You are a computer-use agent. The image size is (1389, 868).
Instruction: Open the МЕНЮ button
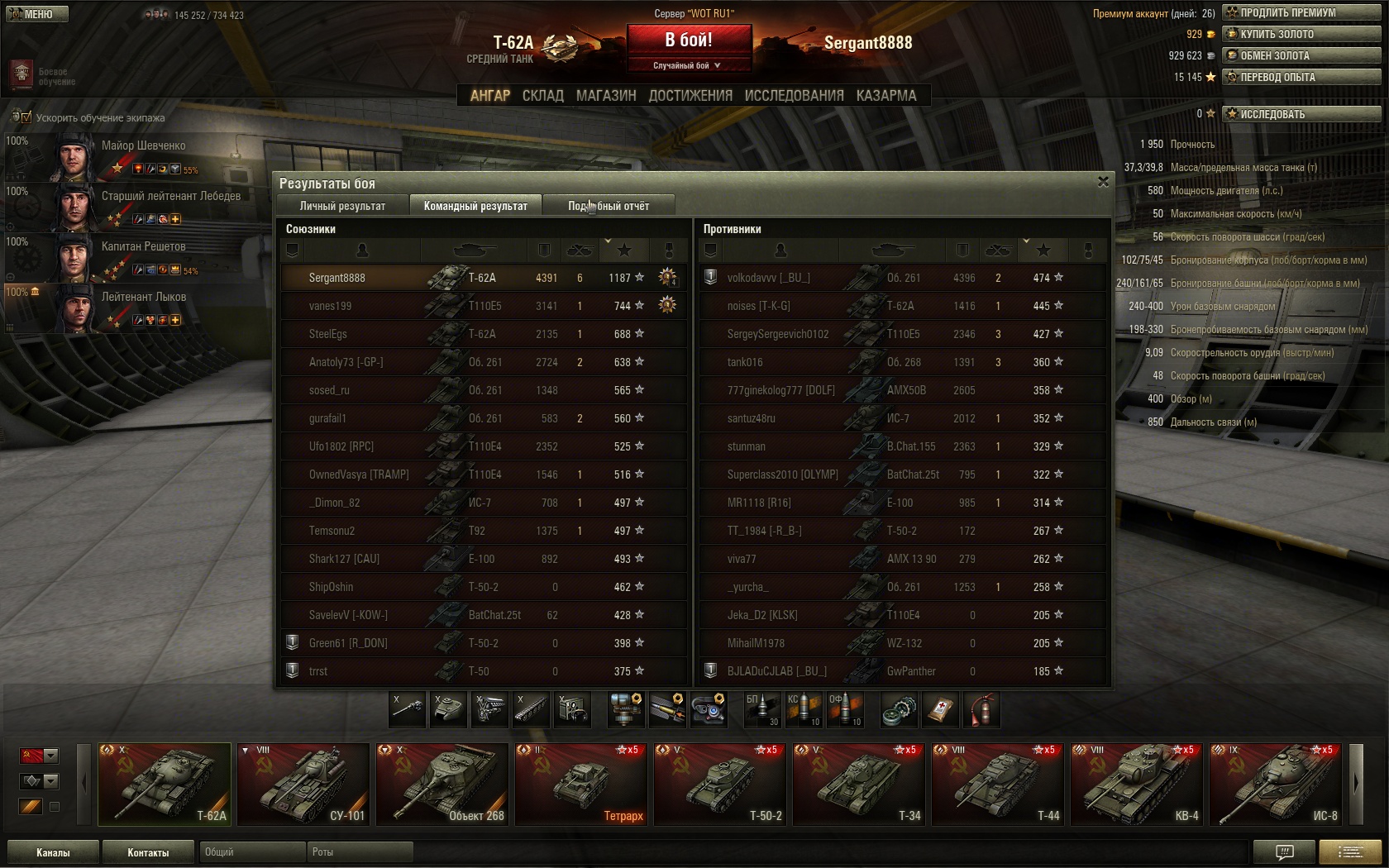point(37,14)
